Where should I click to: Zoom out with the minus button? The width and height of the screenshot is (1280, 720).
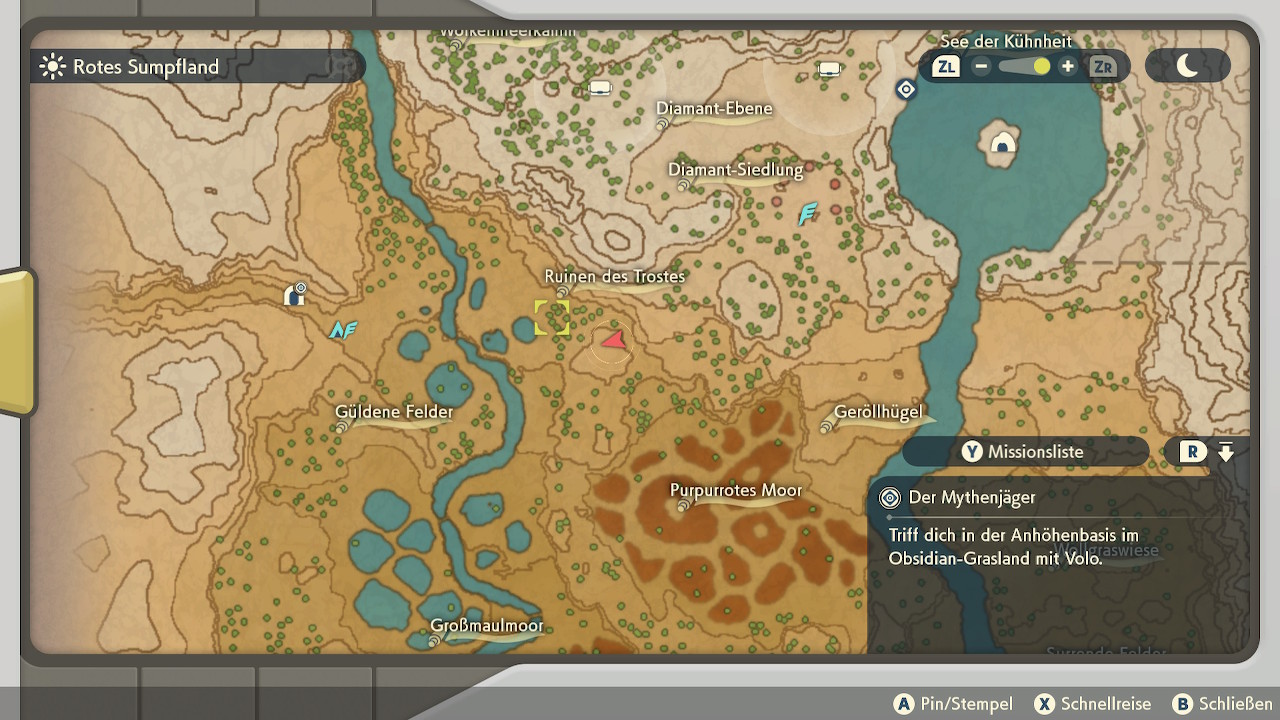coord(981,67)
